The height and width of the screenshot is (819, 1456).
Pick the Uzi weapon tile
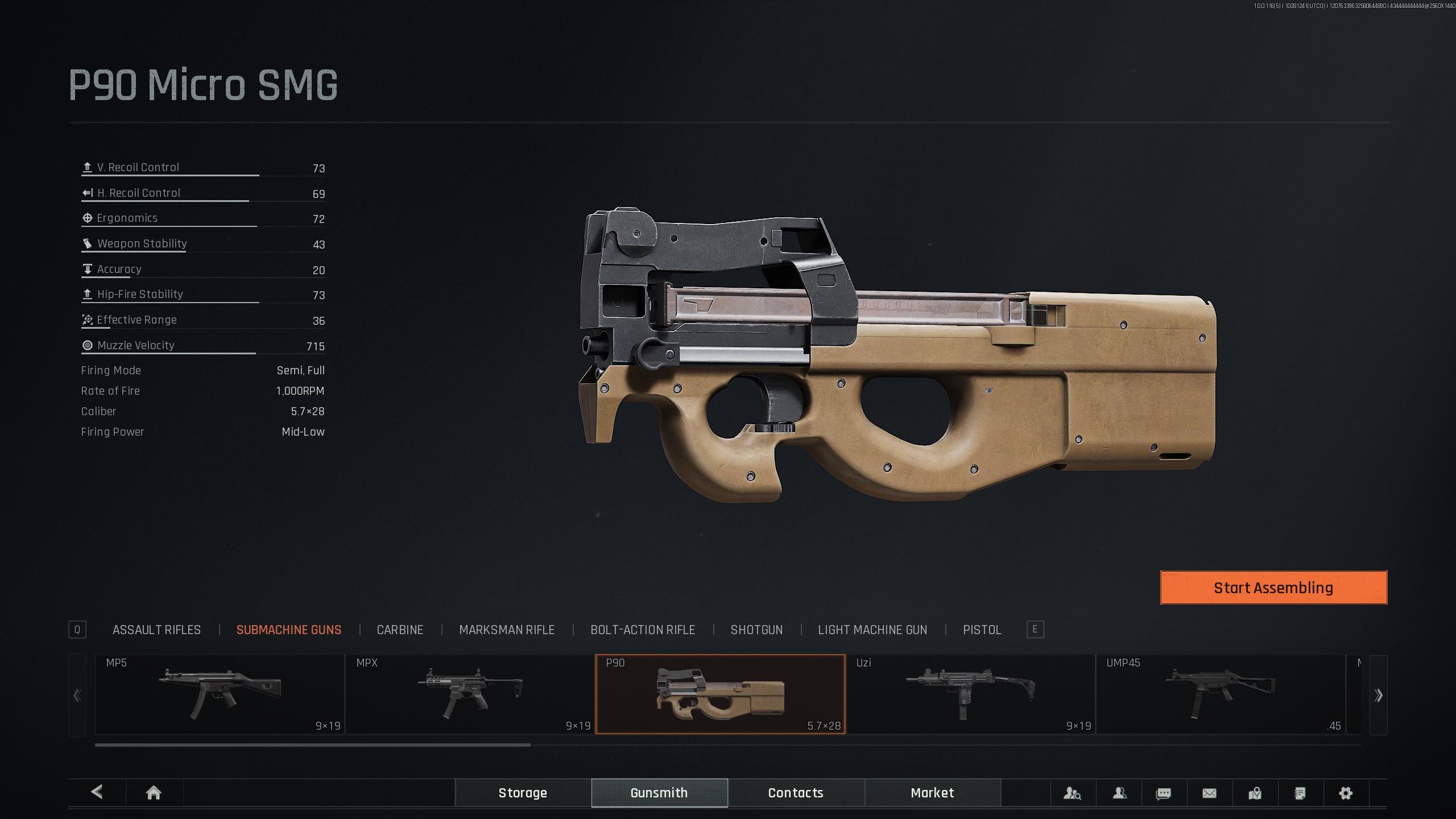coord(970,694)
